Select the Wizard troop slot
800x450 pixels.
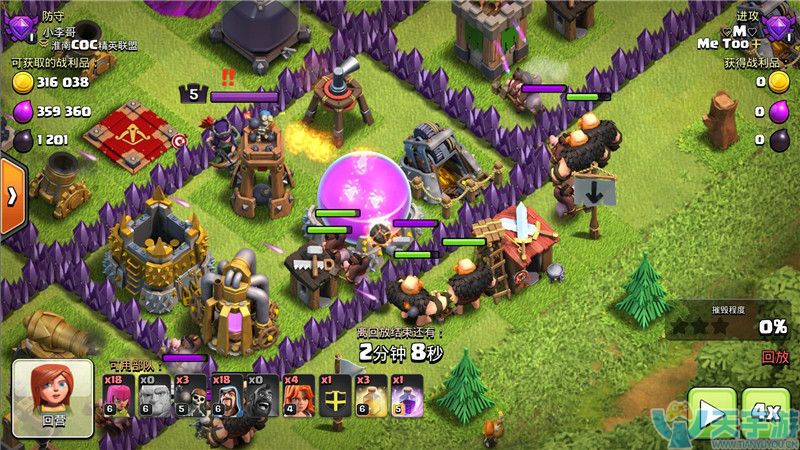229,395
